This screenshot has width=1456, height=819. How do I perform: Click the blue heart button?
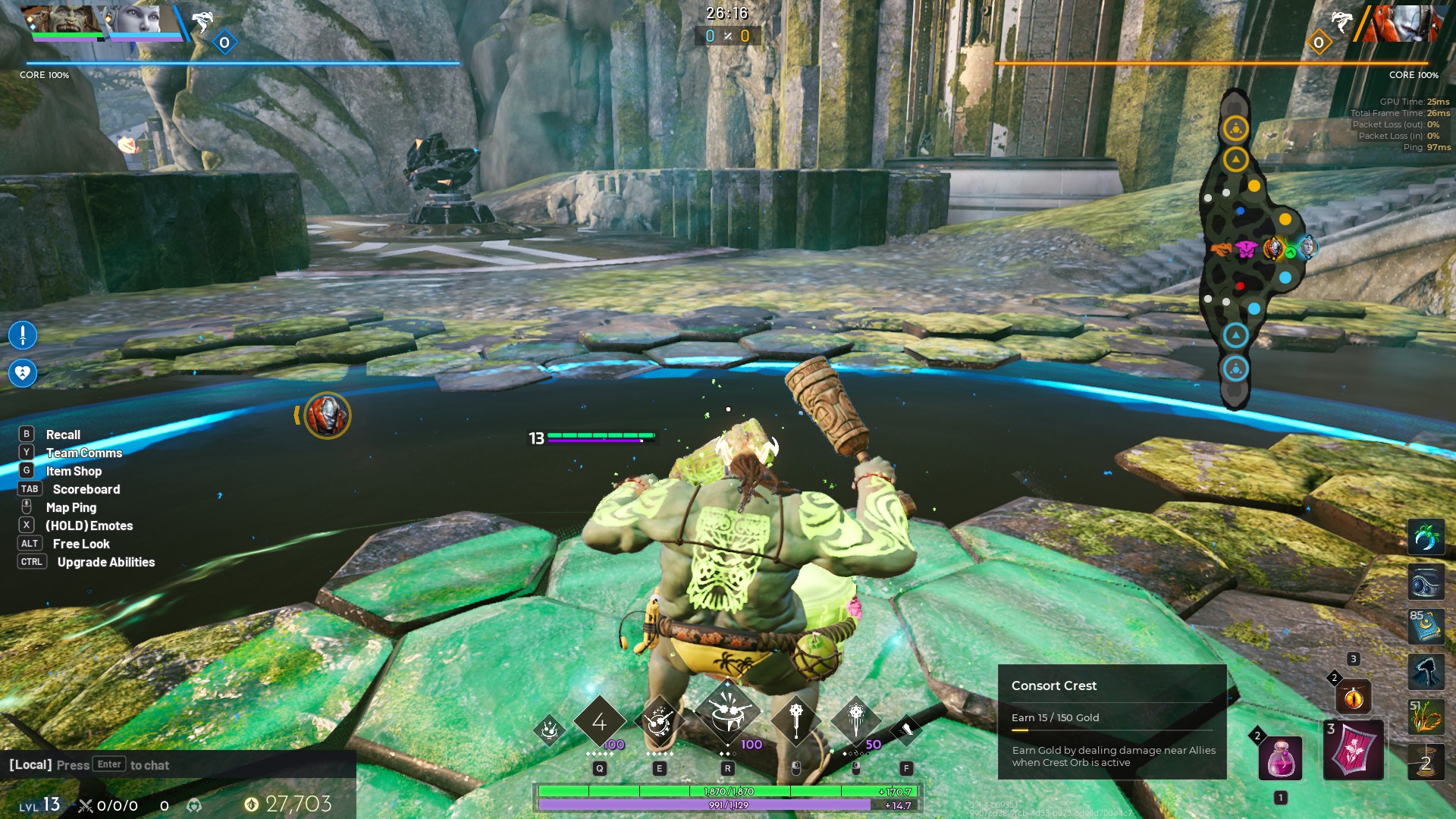coord(23,372)
